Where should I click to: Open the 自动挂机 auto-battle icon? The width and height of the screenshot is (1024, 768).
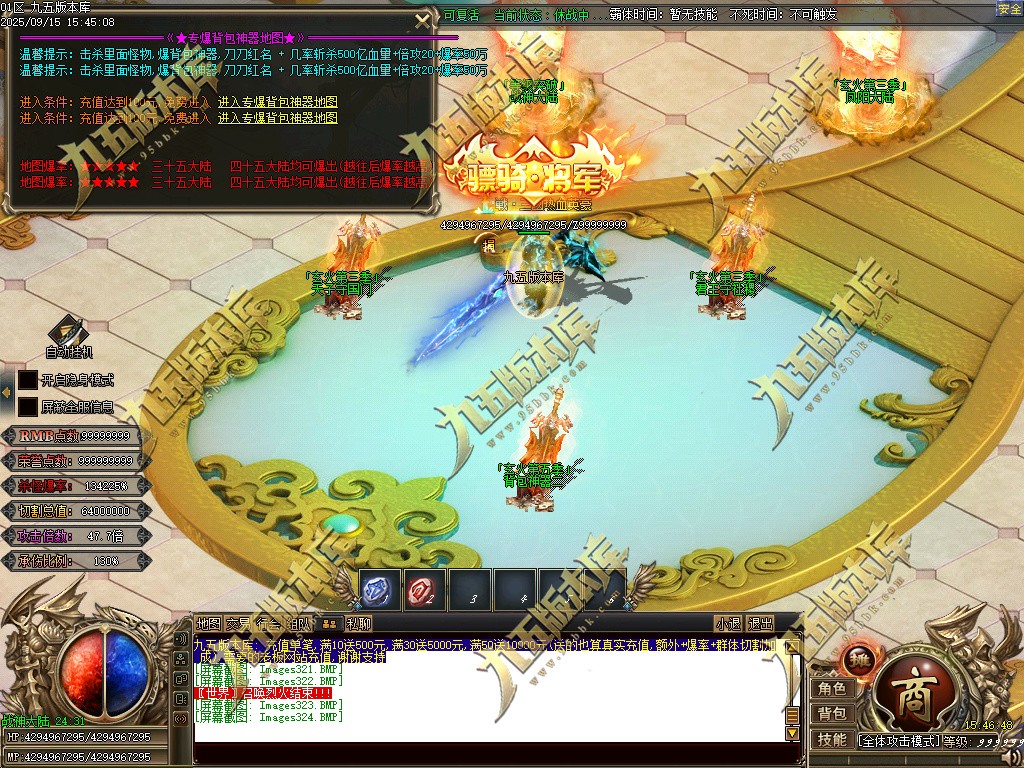[x=69, y=331]
